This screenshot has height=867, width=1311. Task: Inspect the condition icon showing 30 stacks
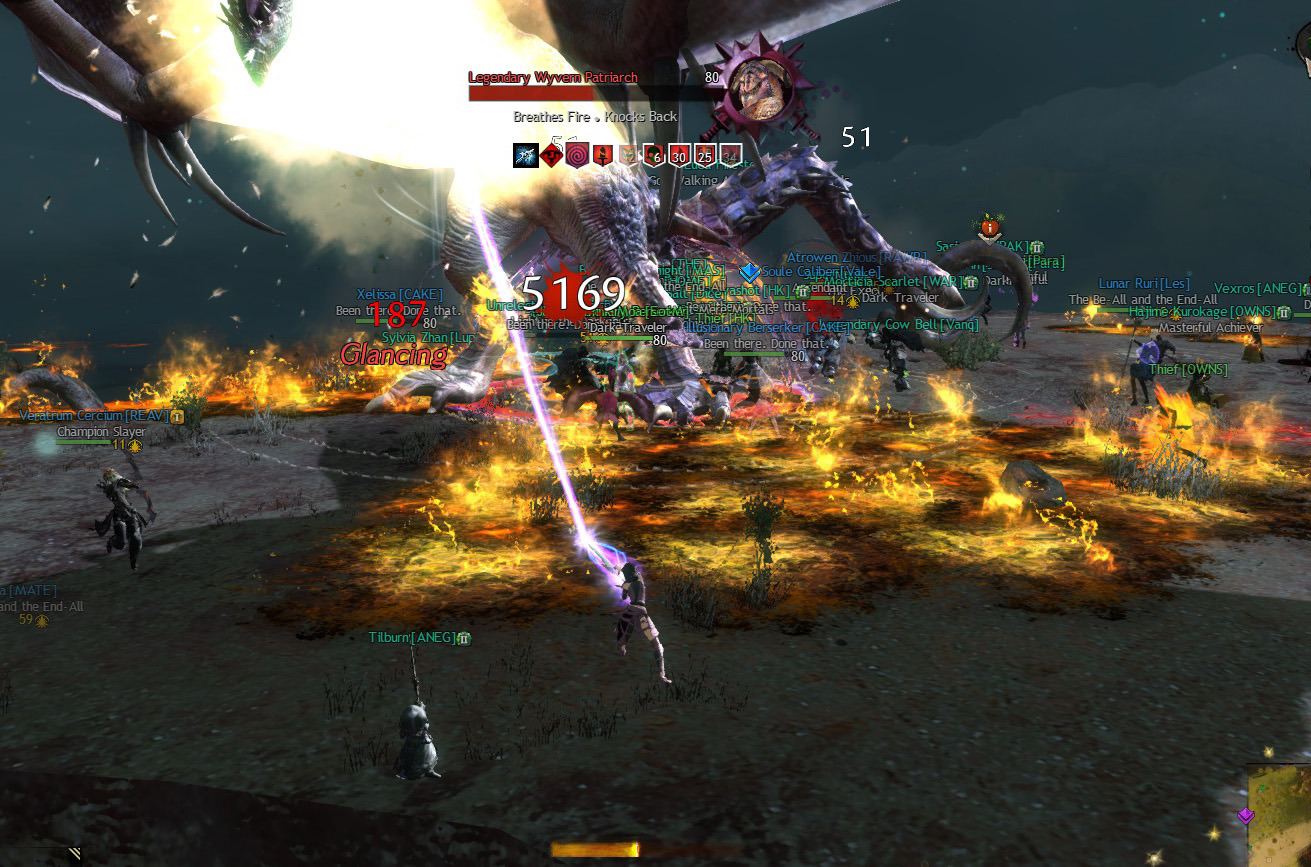tap(680, 155)
